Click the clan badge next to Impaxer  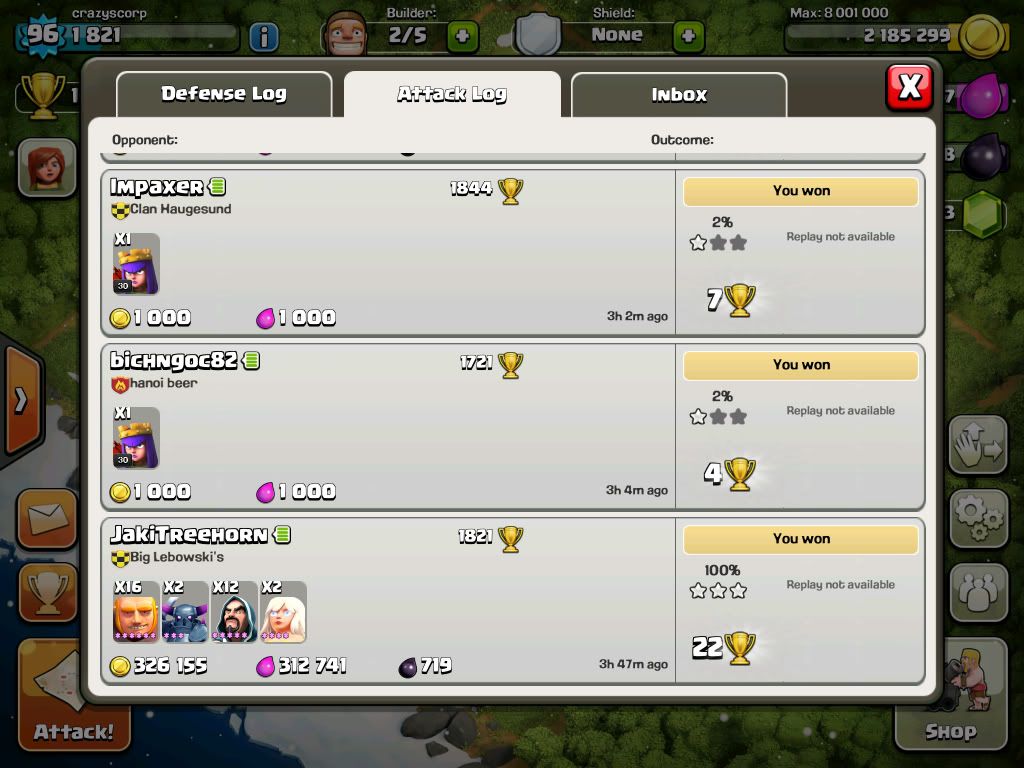click(120, 210)
